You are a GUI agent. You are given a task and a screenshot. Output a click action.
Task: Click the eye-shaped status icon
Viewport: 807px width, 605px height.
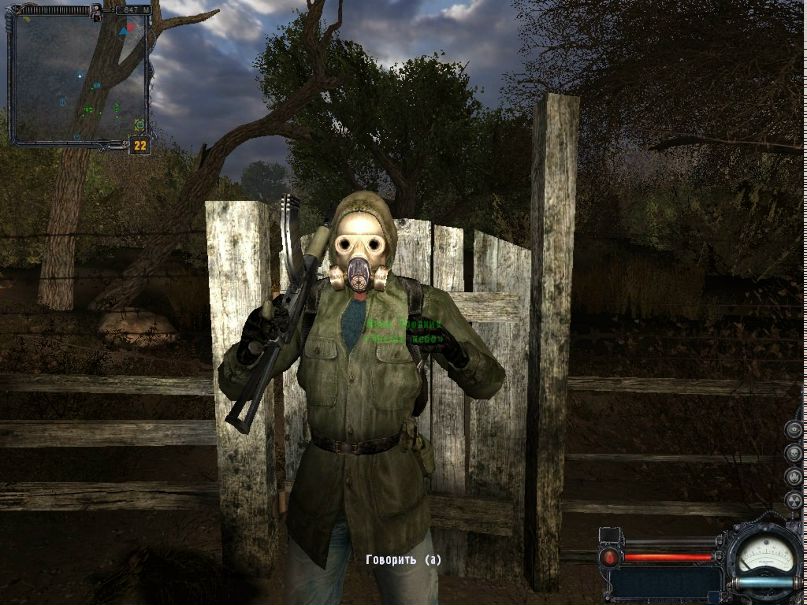tap(793, 430)
